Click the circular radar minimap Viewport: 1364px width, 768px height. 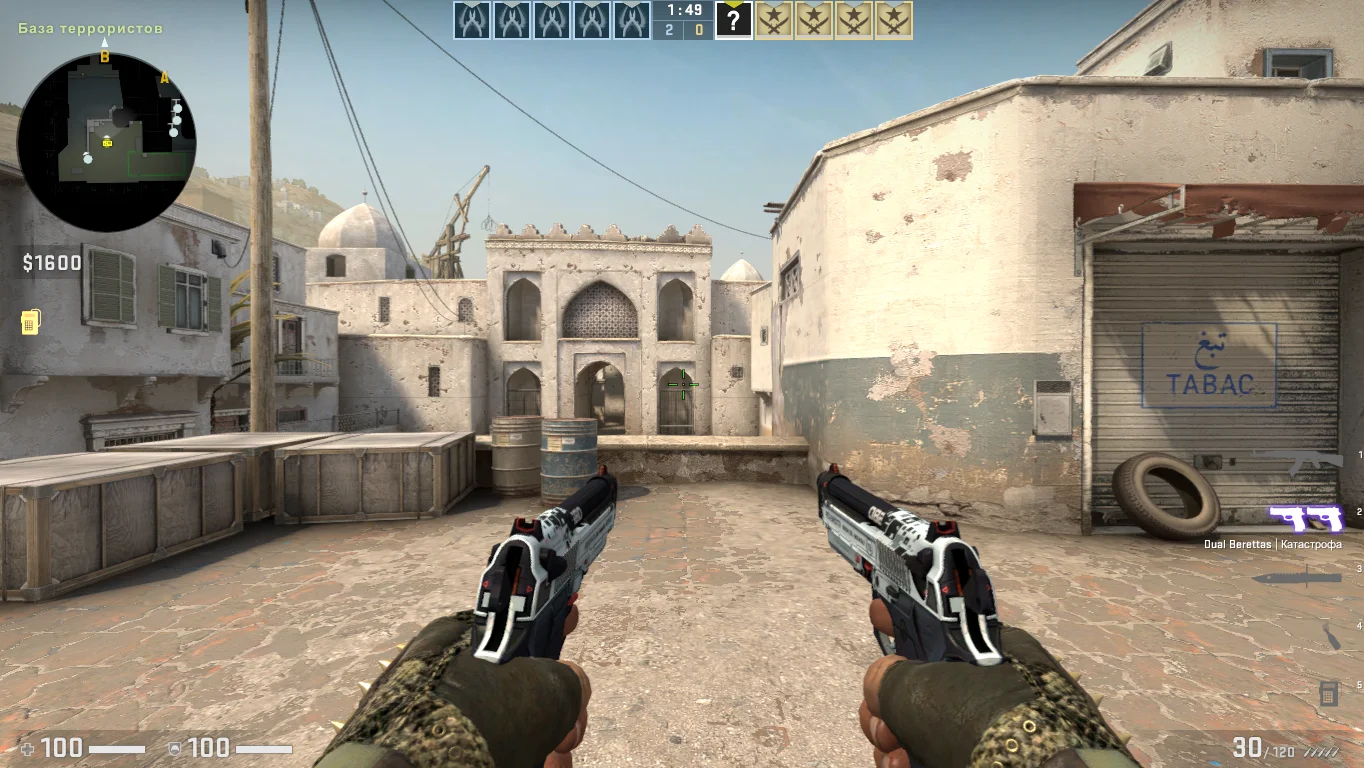click(107, 142)
